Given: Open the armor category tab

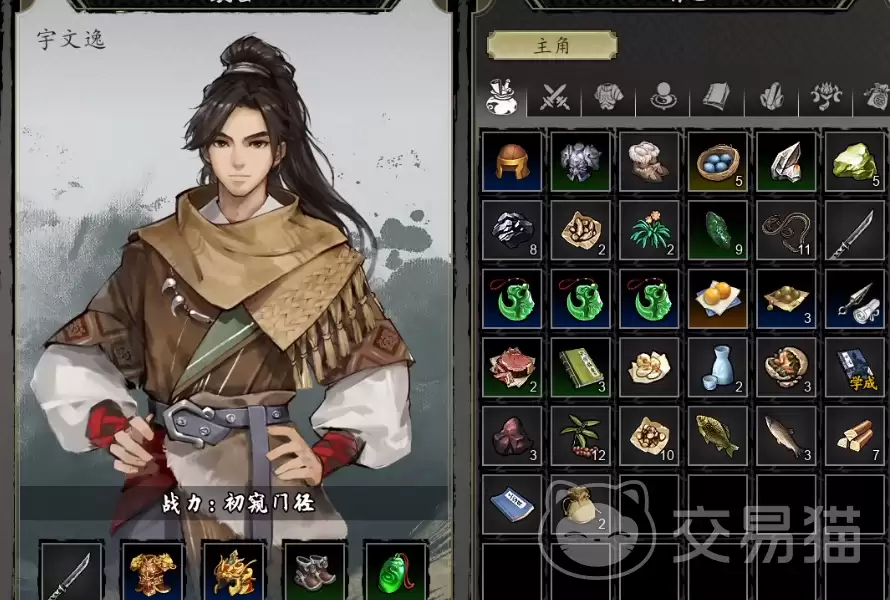Looking at the screenshot, I should pos(609,97).
